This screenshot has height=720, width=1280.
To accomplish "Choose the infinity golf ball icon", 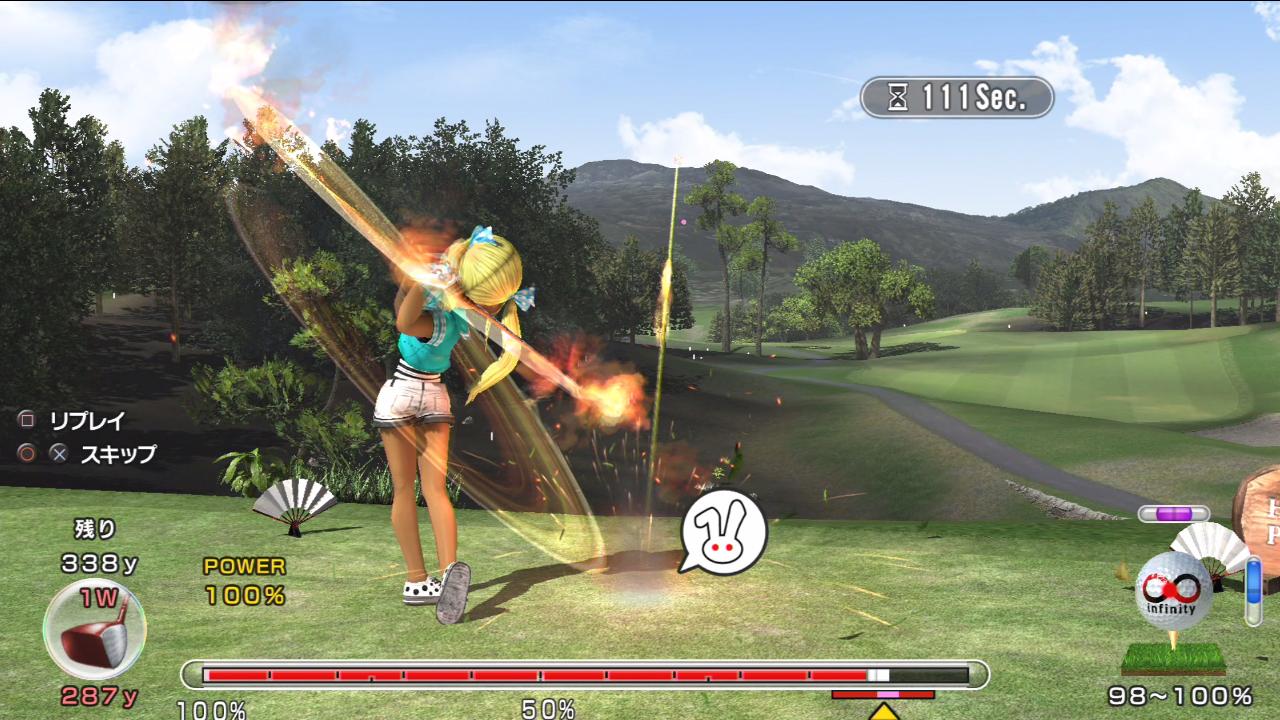I will (1173, 589).
